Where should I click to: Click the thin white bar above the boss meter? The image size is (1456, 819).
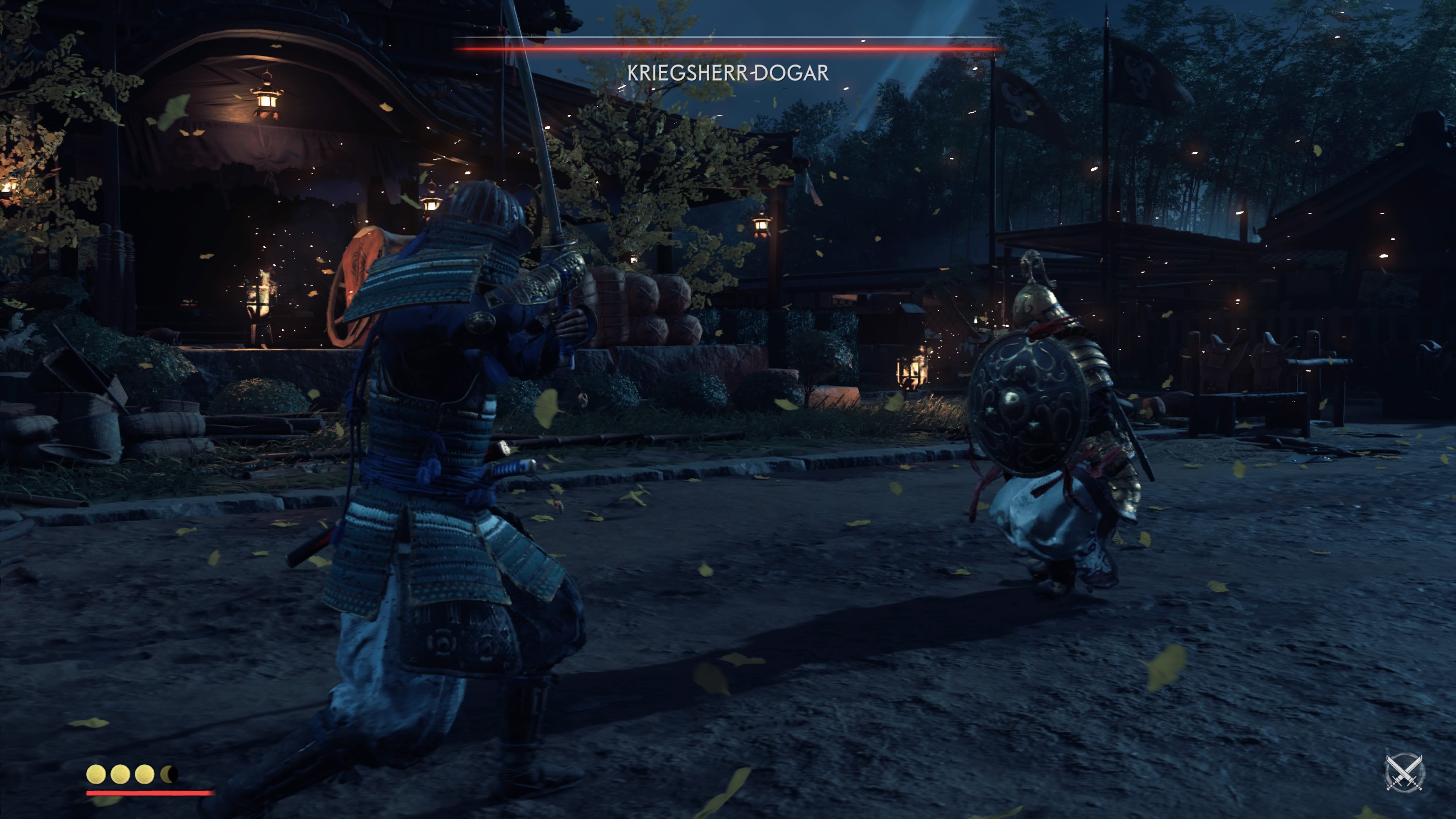point(728,37)
